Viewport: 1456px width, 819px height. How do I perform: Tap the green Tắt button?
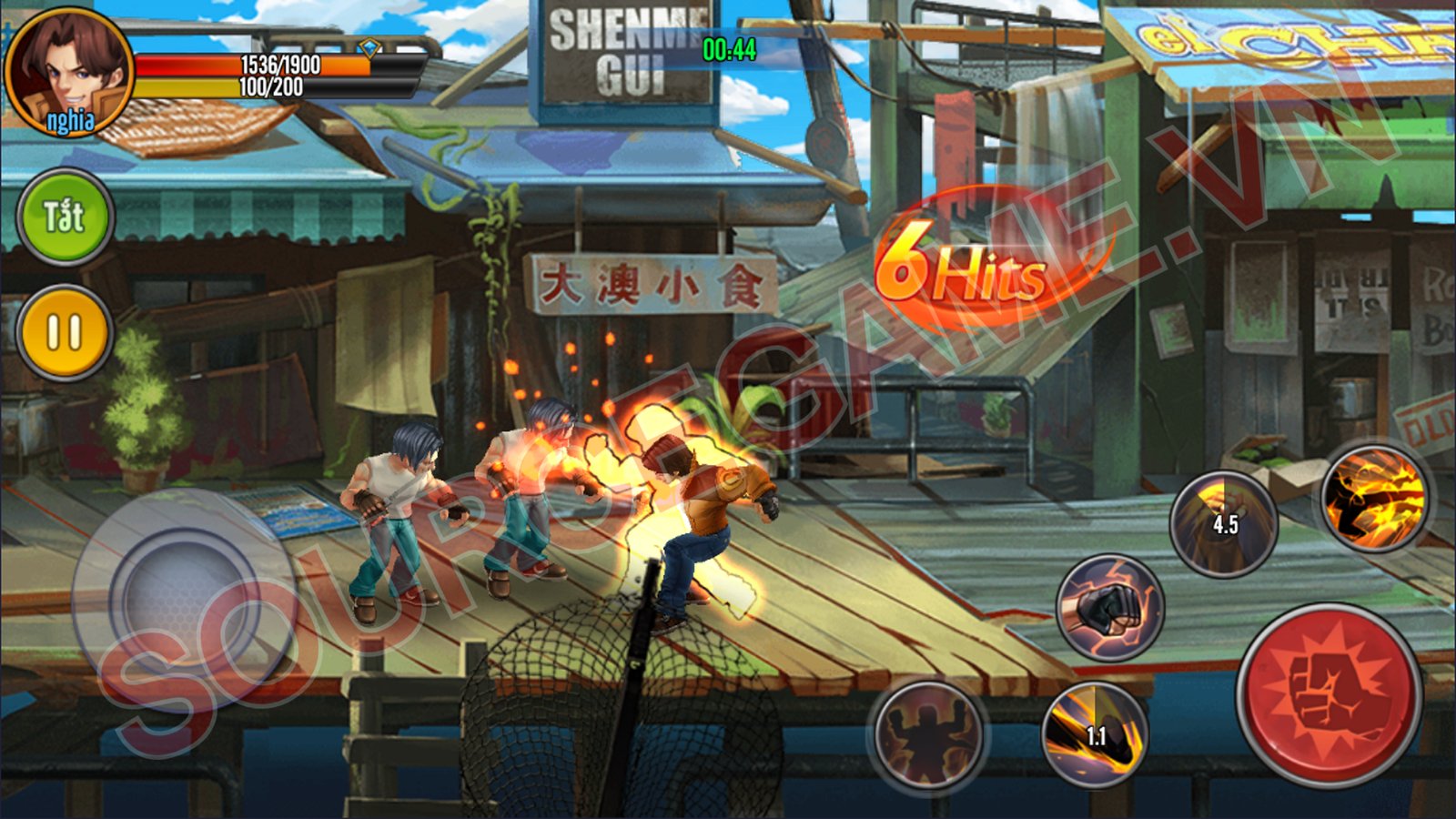65,217
